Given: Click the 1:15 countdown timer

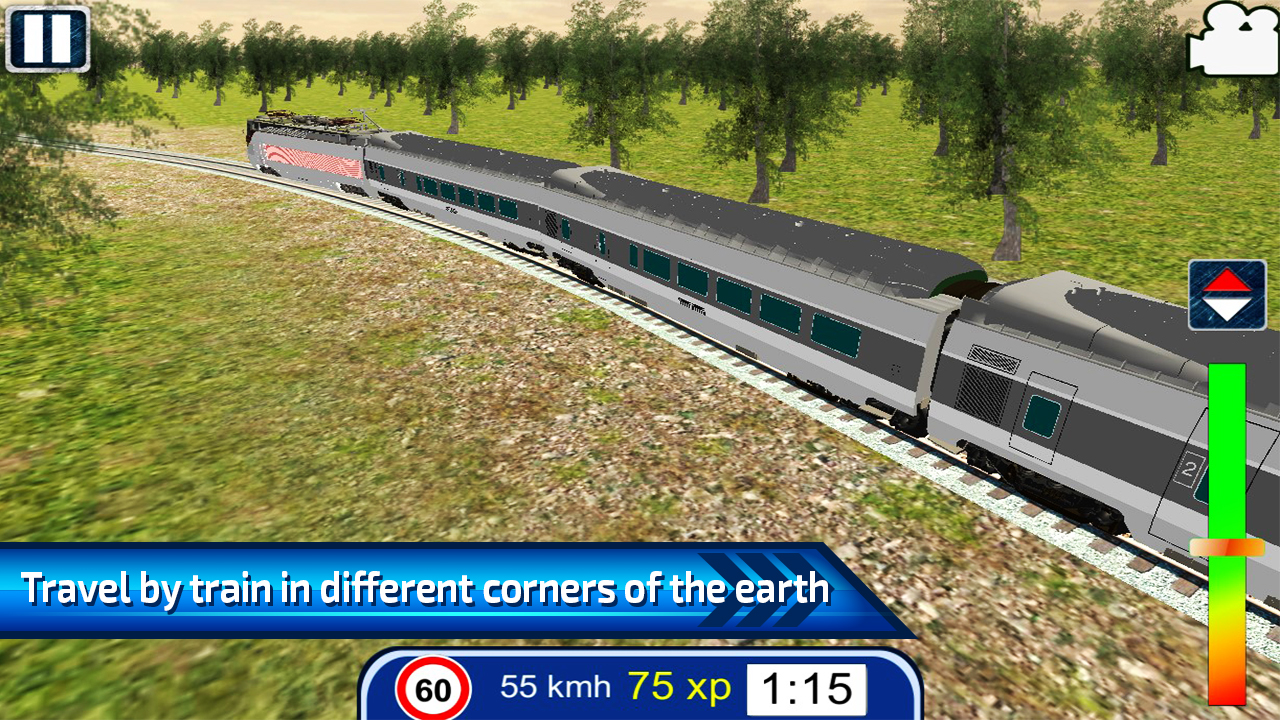Looking at the screenshot, I should tap(805, 687).
